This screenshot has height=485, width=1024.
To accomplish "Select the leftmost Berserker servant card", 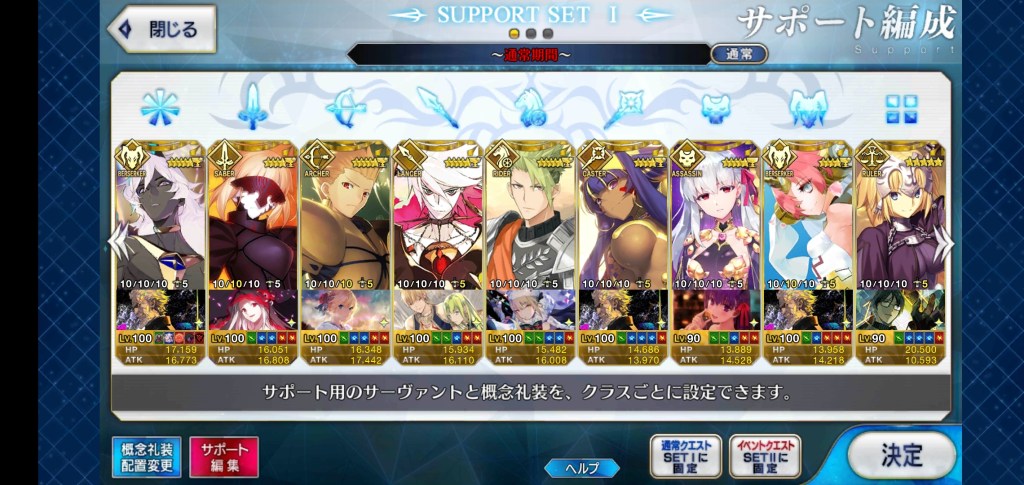I will click(160, 230).
